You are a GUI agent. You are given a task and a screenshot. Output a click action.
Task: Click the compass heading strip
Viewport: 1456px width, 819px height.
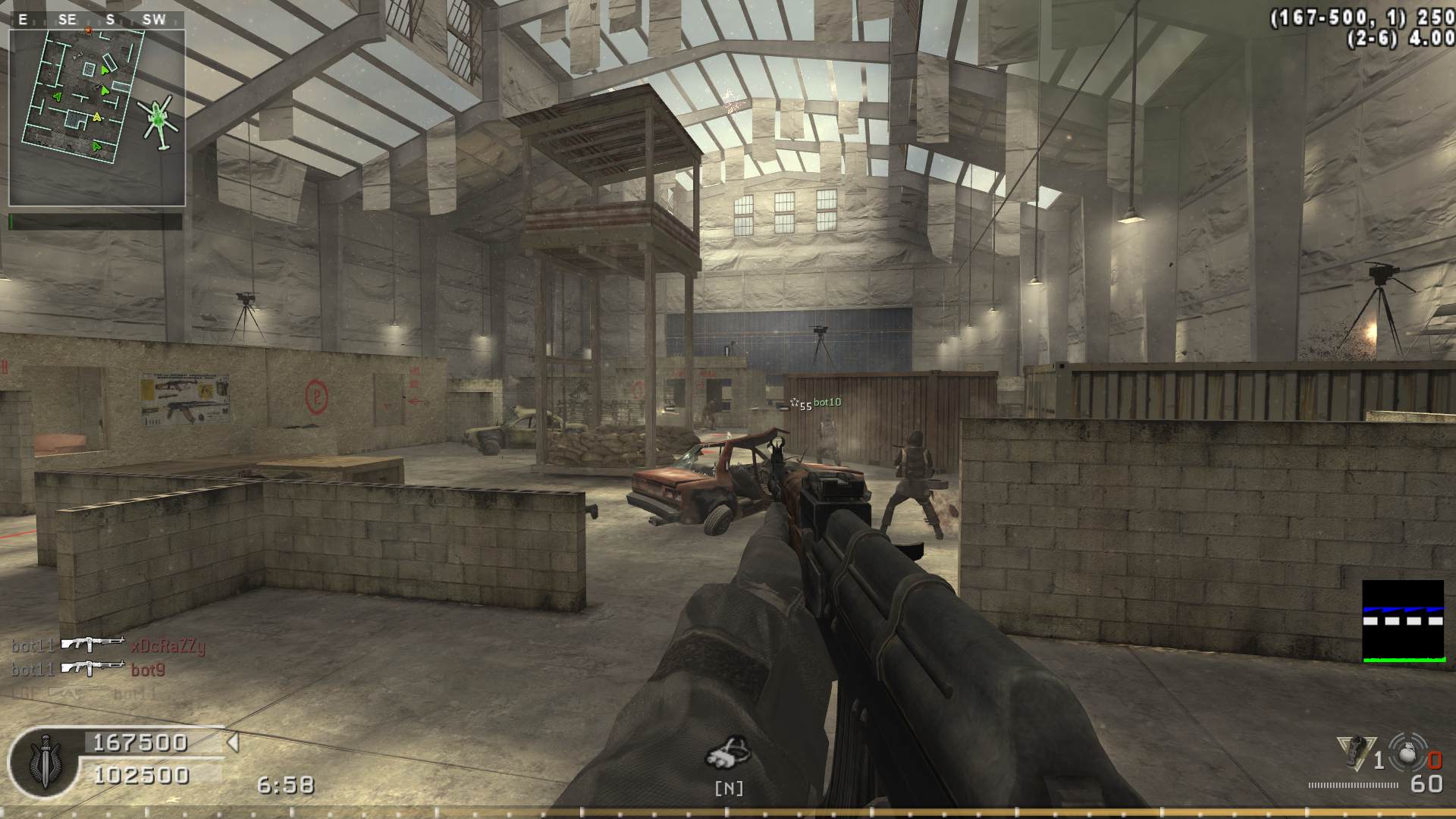[97, 20]
